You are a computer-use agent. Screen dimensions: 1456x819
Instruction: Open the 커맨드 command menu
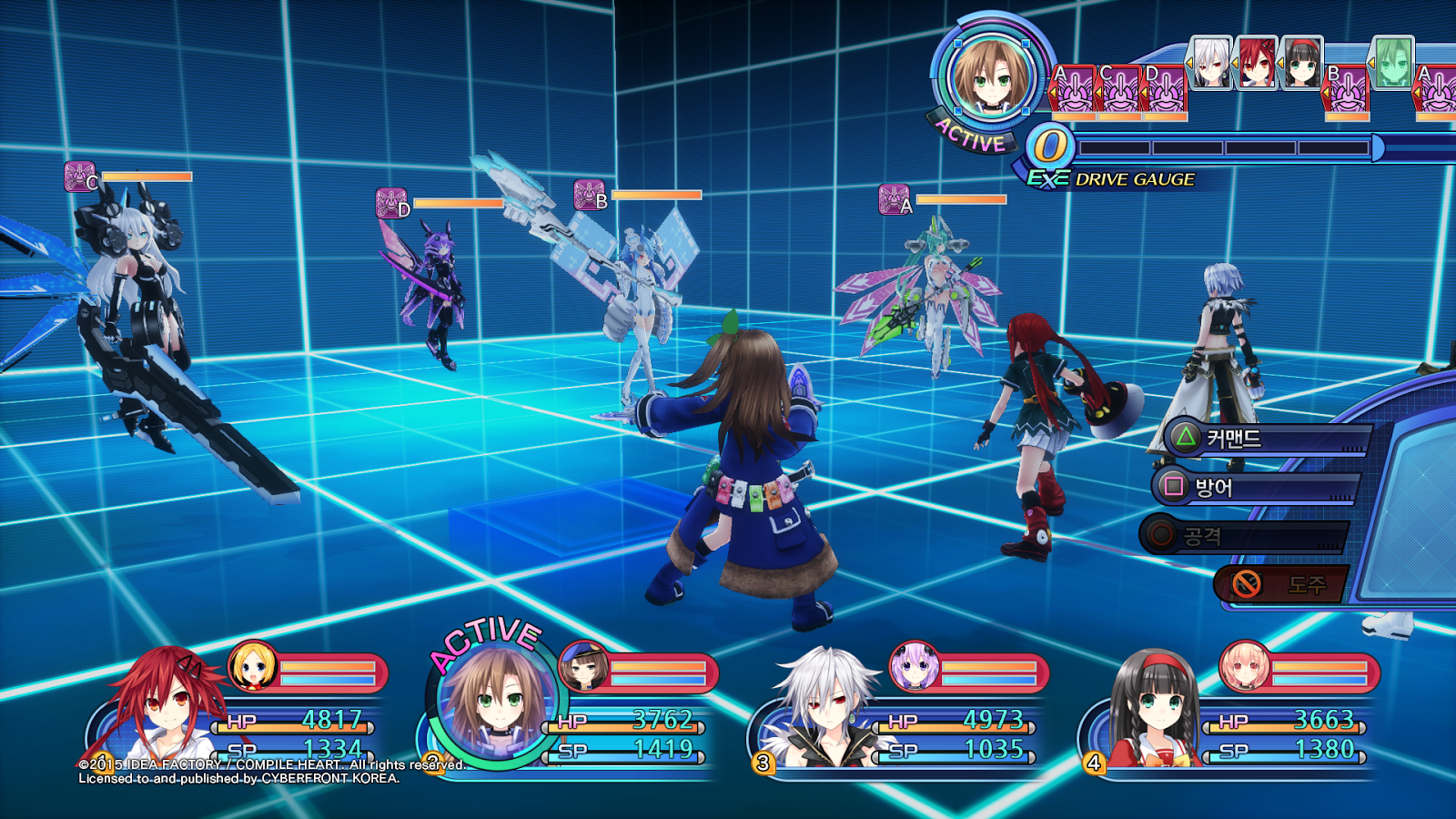coord(1265,439)
